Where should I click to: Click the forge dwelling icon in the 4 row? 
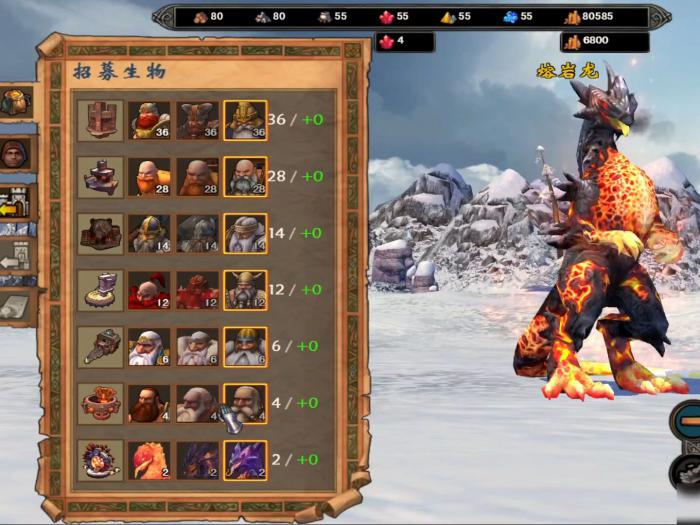tap(101, 403)
